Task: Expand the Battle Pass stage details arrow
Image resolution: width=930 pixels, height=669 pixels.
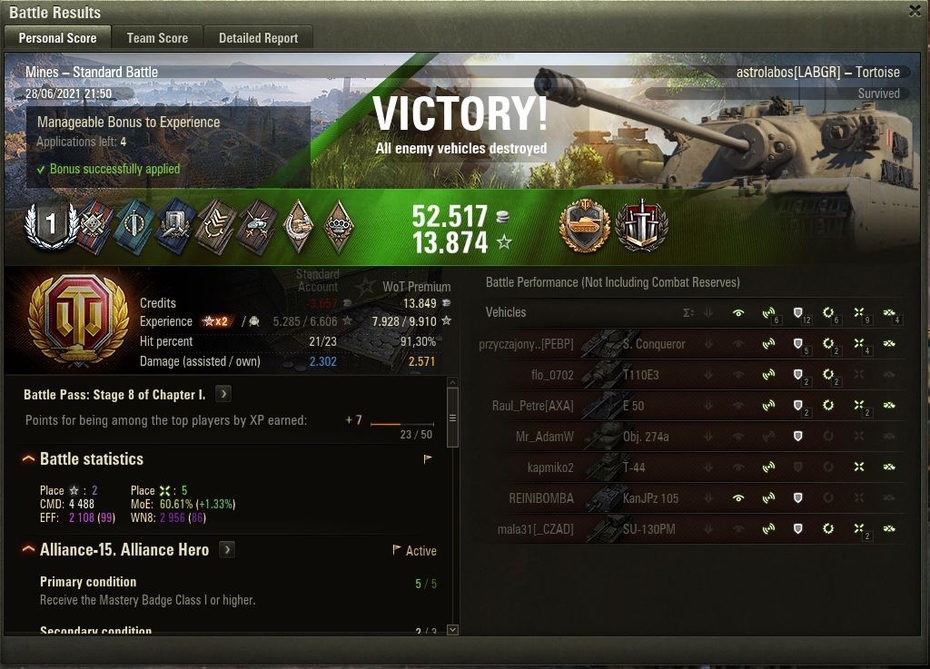Action: coord(223,395)
